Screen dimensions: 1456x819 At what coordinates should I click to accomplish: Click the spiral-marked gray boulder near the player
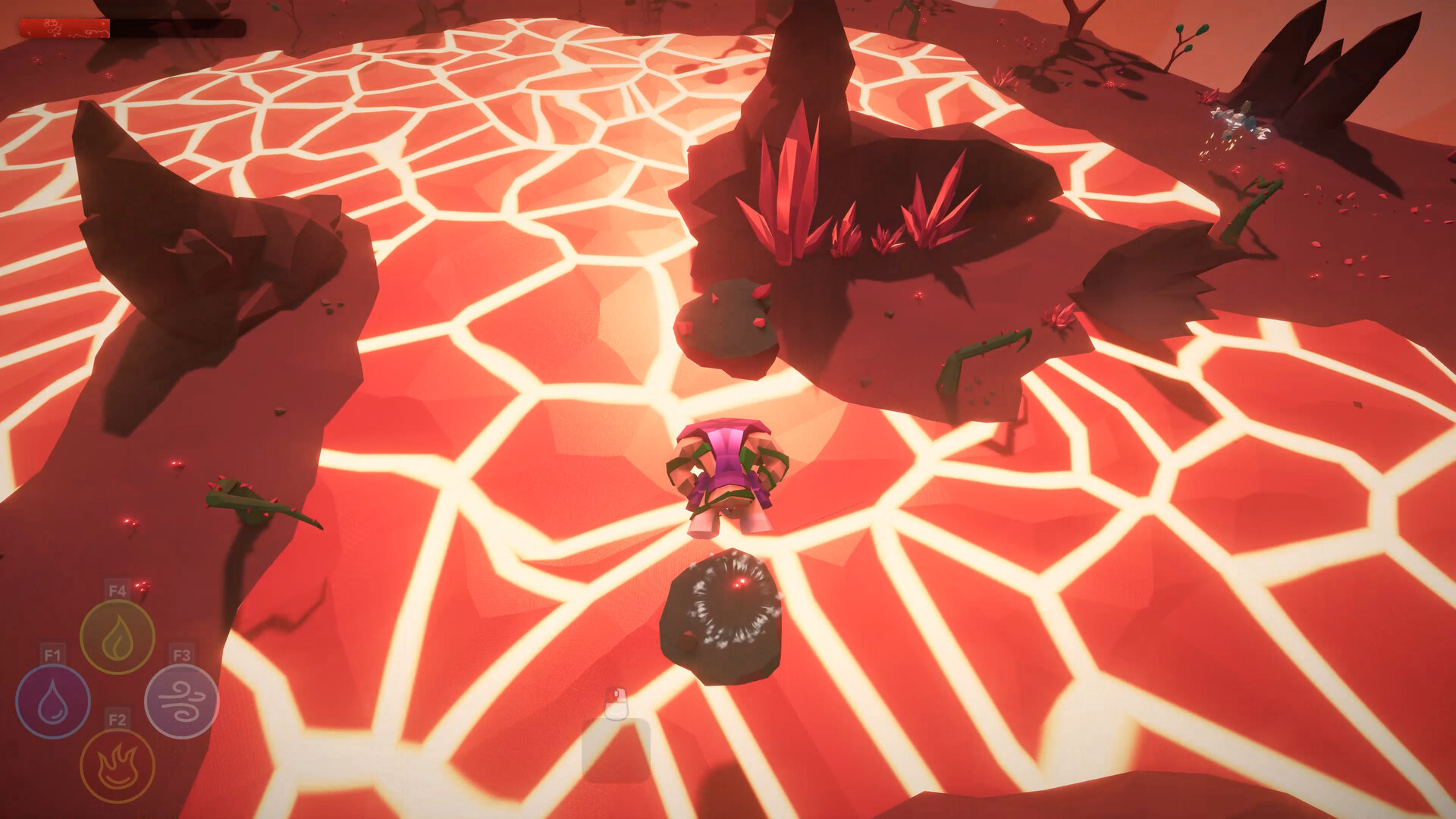[x=724, y=607]
